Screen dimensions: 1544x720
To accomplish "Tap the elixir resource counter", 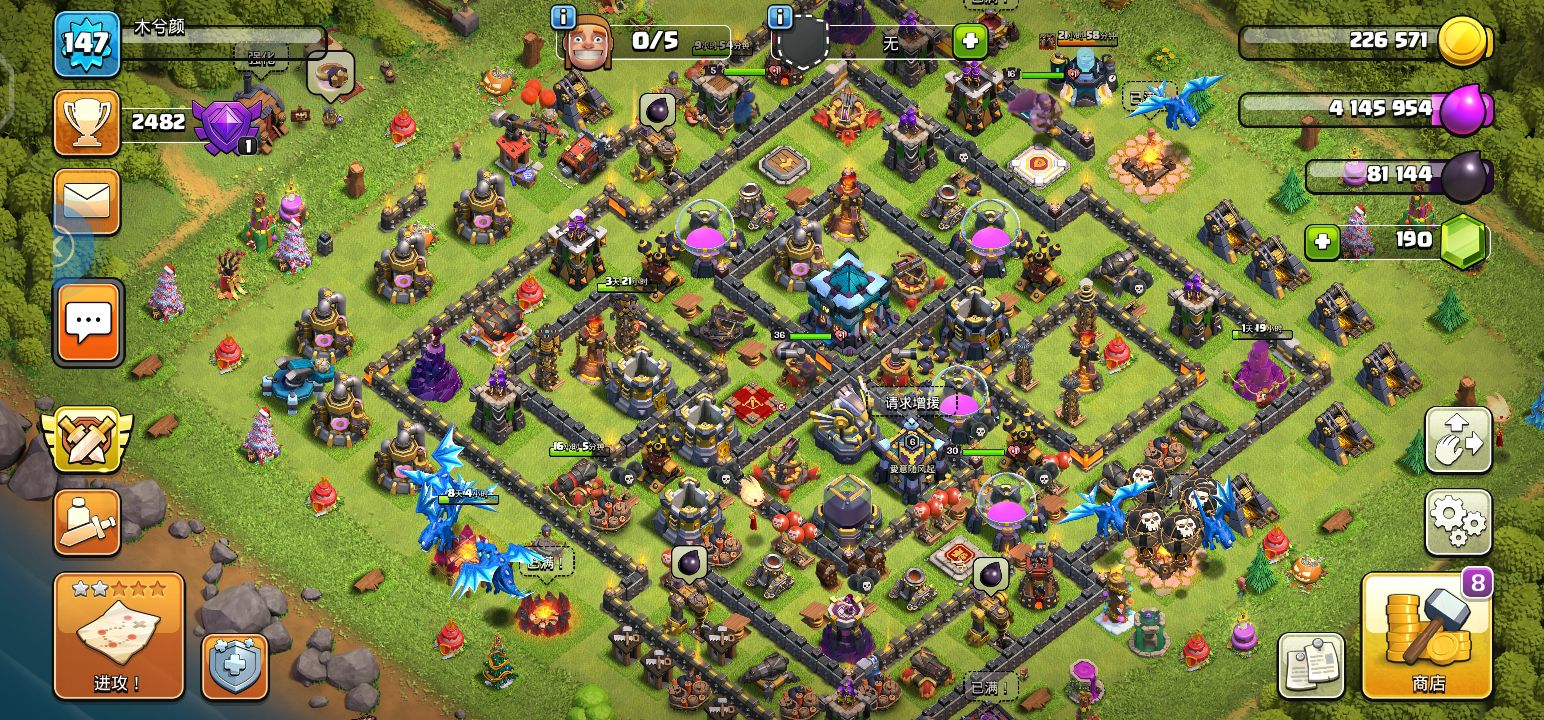I will 1366,108.
